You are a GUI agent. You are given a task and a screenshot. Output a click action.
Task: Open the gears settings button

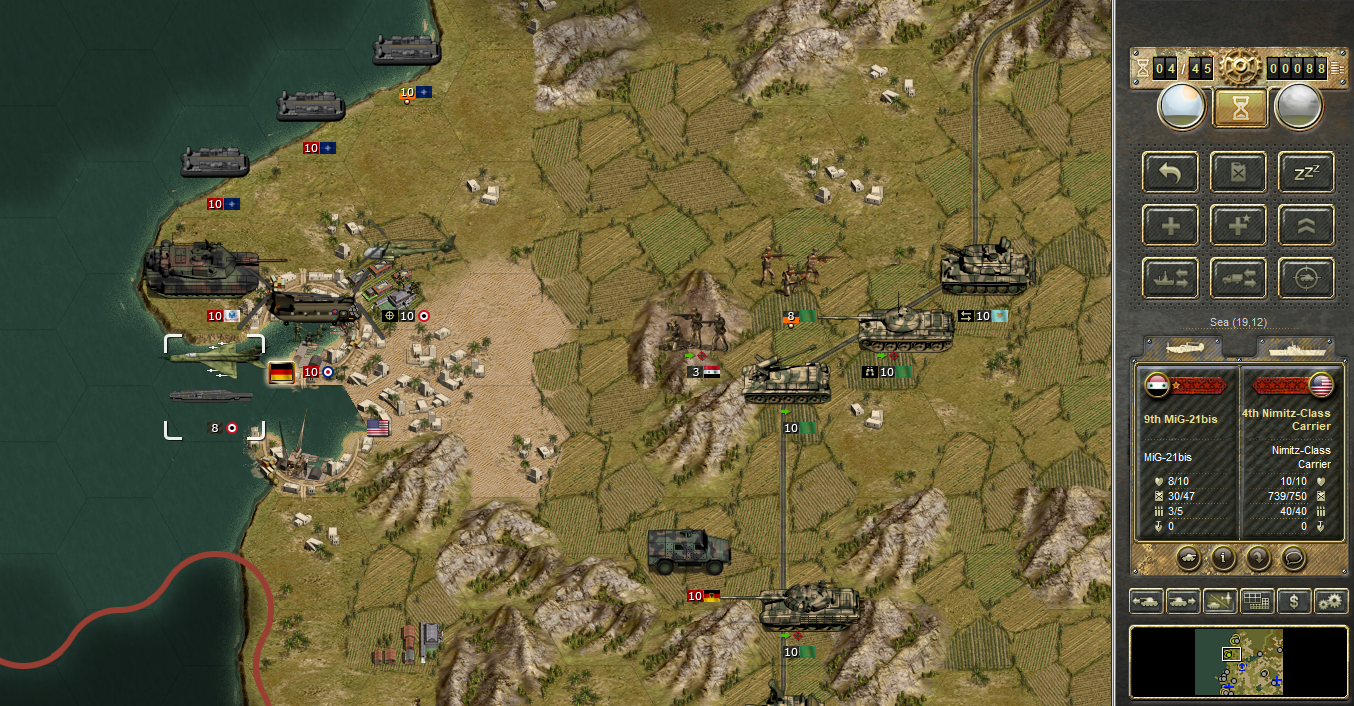[1331, 601]
